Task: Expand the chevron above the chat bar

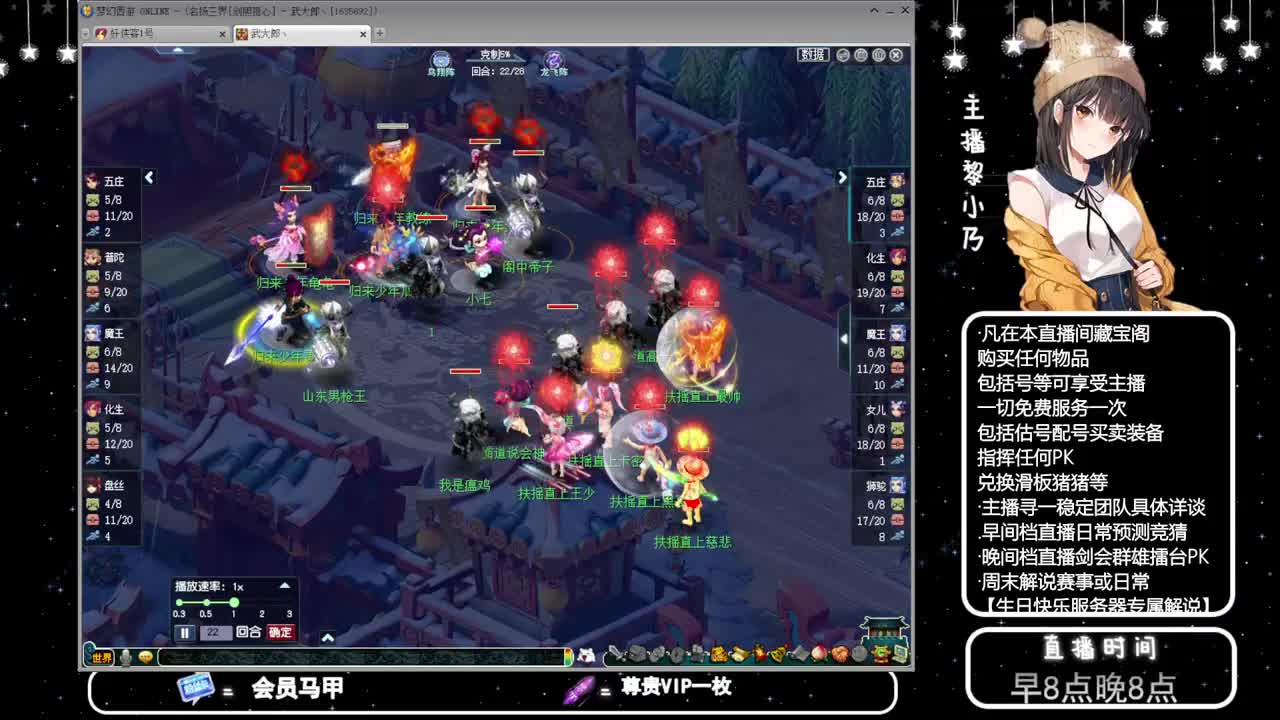Action: tap(329, 637)
